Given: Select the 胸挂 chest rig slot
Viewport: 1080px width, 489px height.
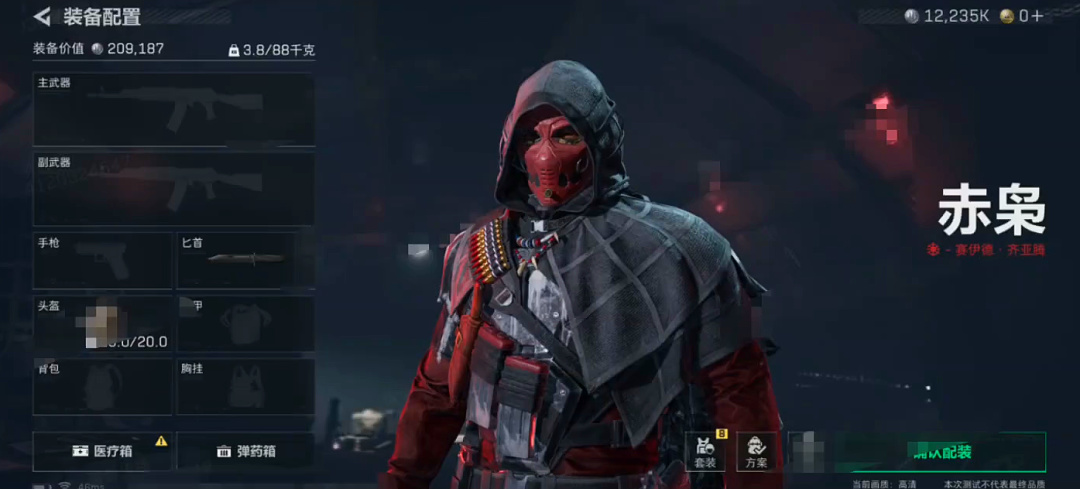Looking at the screenshot, I should pyautogui.click(x=246, y=387).
